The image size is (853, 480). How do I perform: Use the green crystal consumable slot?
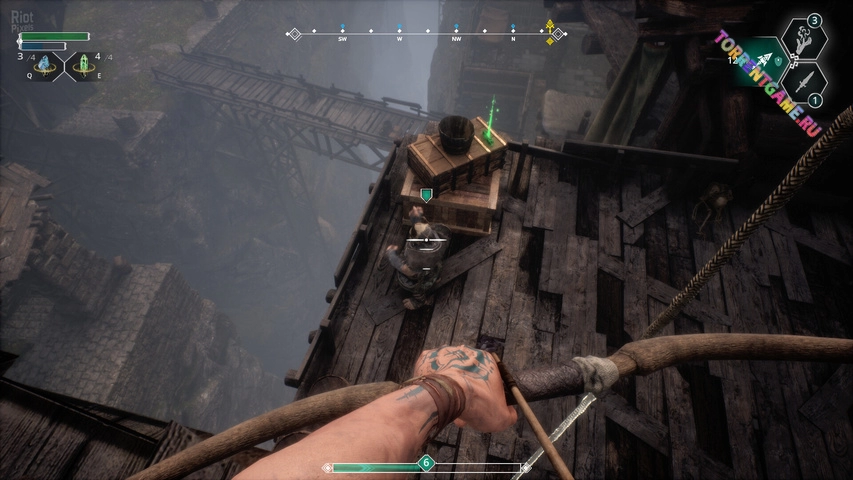(83, 66)
